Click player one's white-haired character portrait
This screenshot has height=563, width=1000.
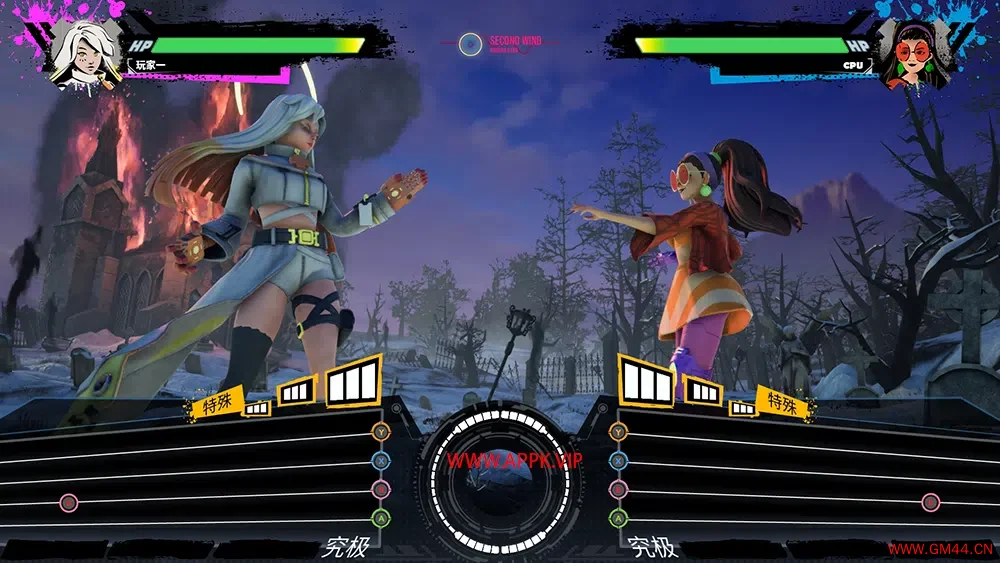click(x=85, y=54)
